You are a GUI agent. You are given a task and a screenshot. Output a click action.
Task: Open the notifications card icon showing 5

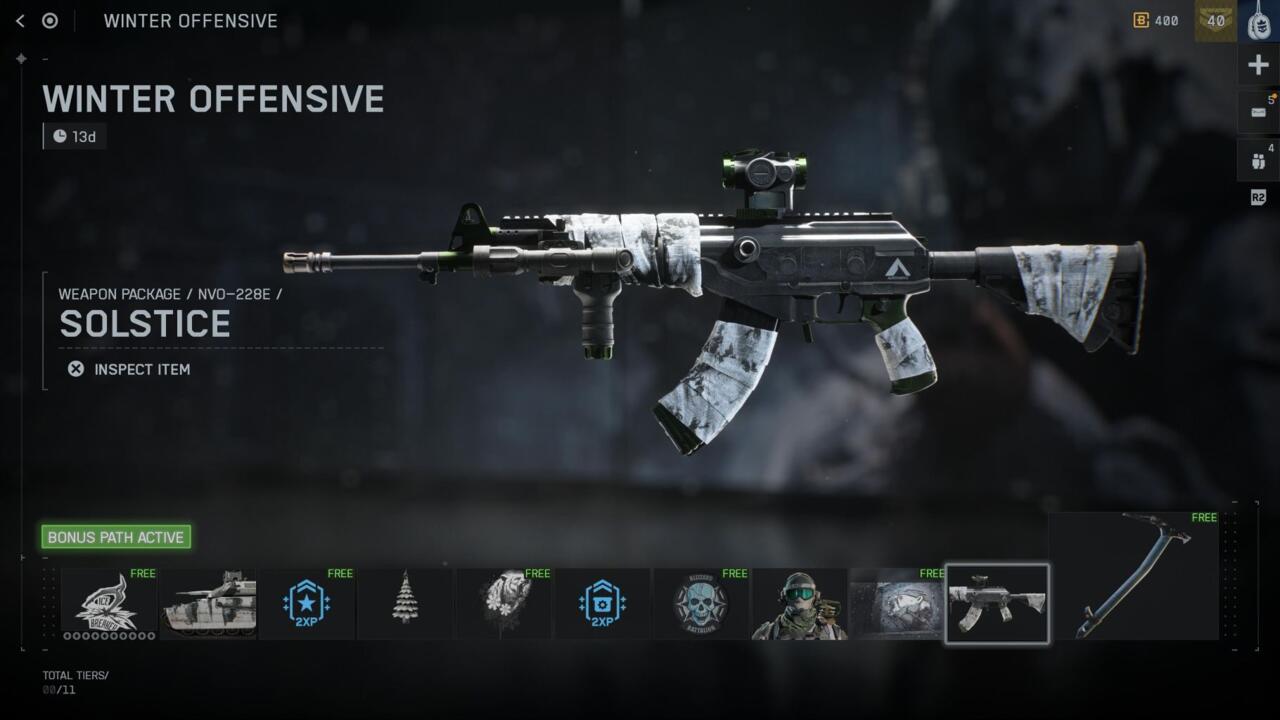point(1259,112)
